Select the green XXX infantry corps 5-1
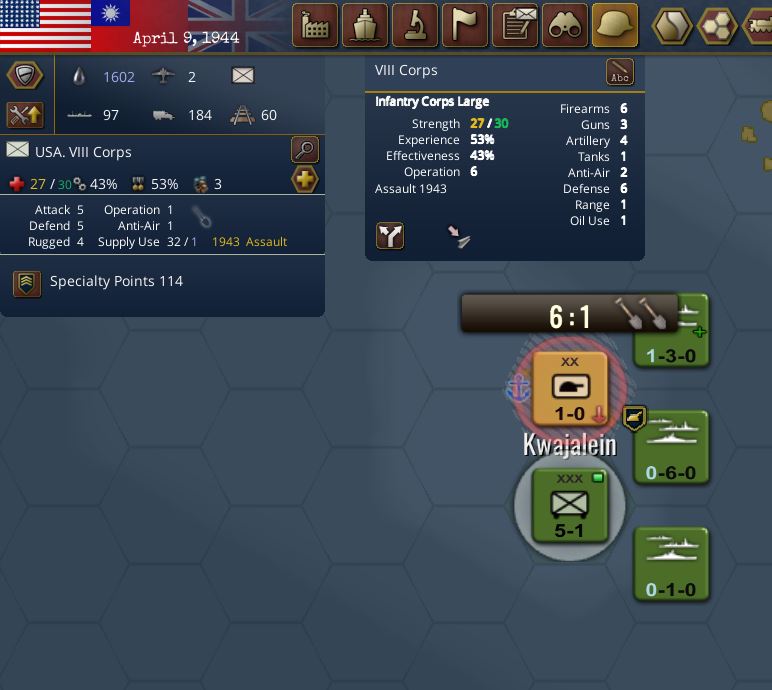Screen dimensions: 772x690 point(569,506)
